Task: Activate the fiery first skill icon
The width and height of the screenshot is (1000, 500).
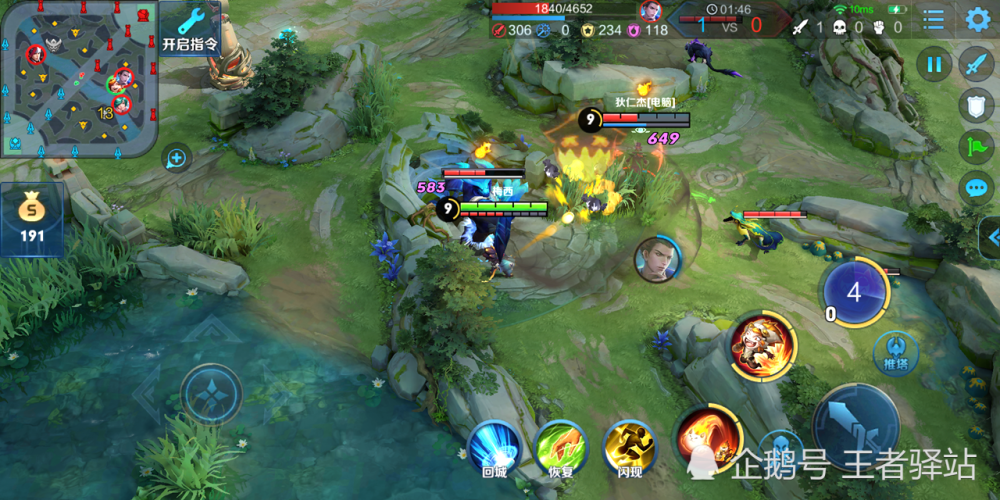Action: click(x=707, y=436)
